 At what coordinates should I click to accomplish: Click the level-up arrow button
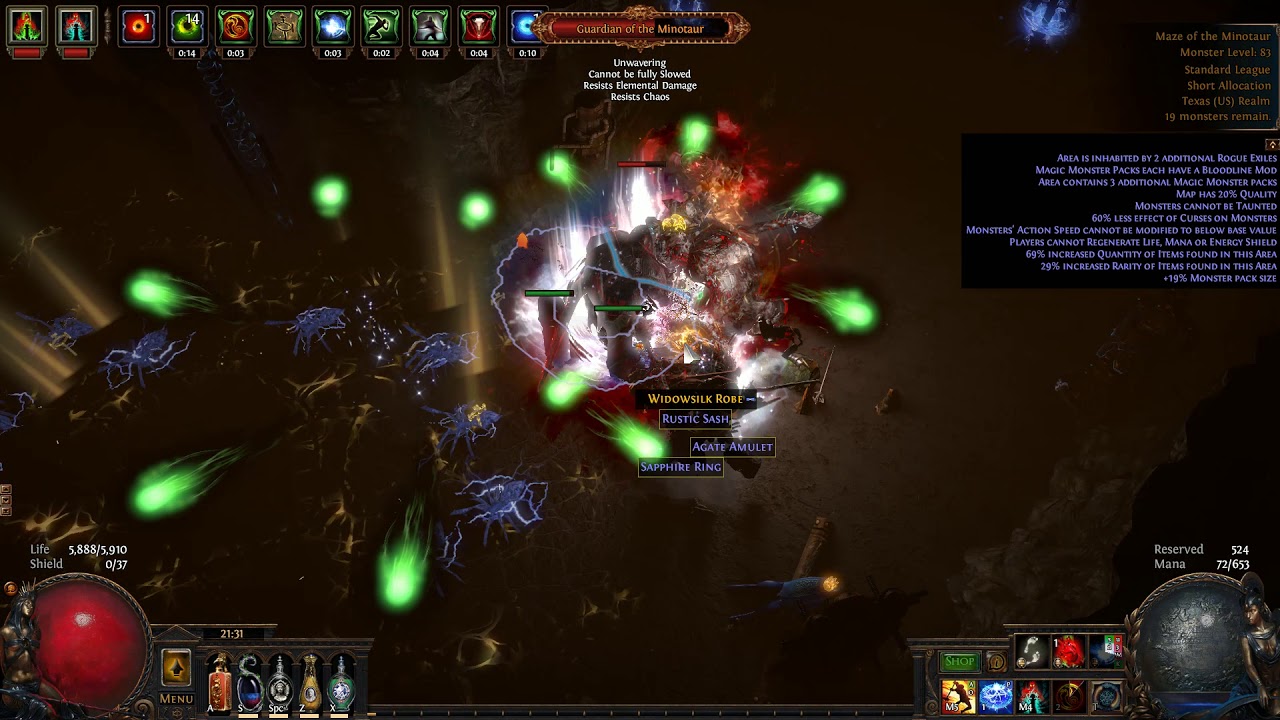(176, 669)
